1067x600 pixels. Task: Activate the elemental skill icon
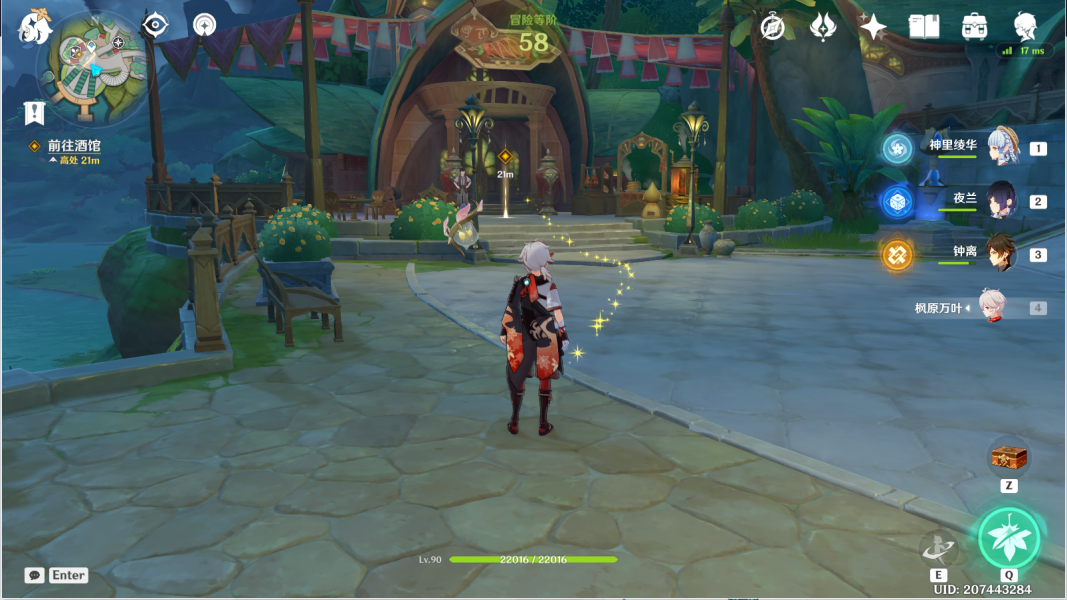click(938, 547)
